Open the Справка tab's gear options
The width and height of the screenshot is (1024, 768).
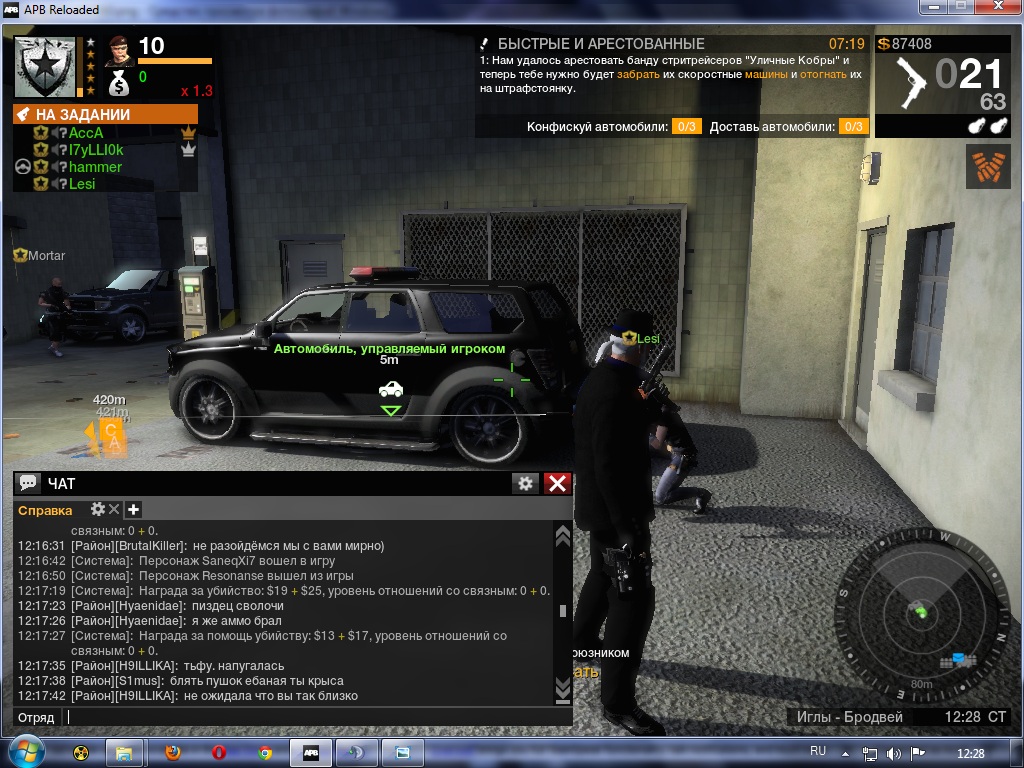(98, 510)
